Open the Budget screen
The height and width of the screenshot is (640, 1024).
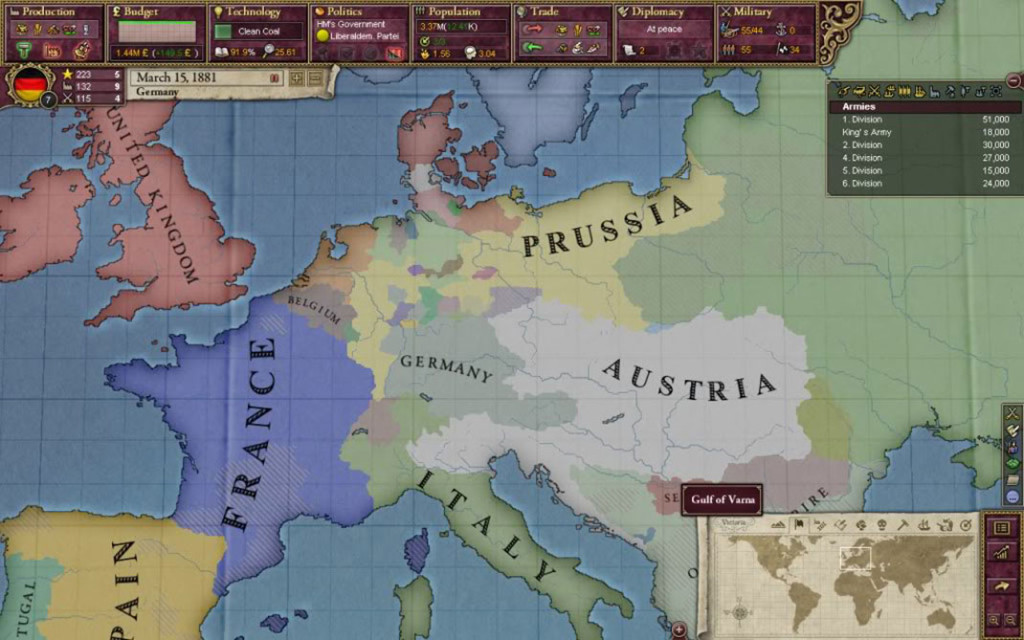(x=155, y=13)
